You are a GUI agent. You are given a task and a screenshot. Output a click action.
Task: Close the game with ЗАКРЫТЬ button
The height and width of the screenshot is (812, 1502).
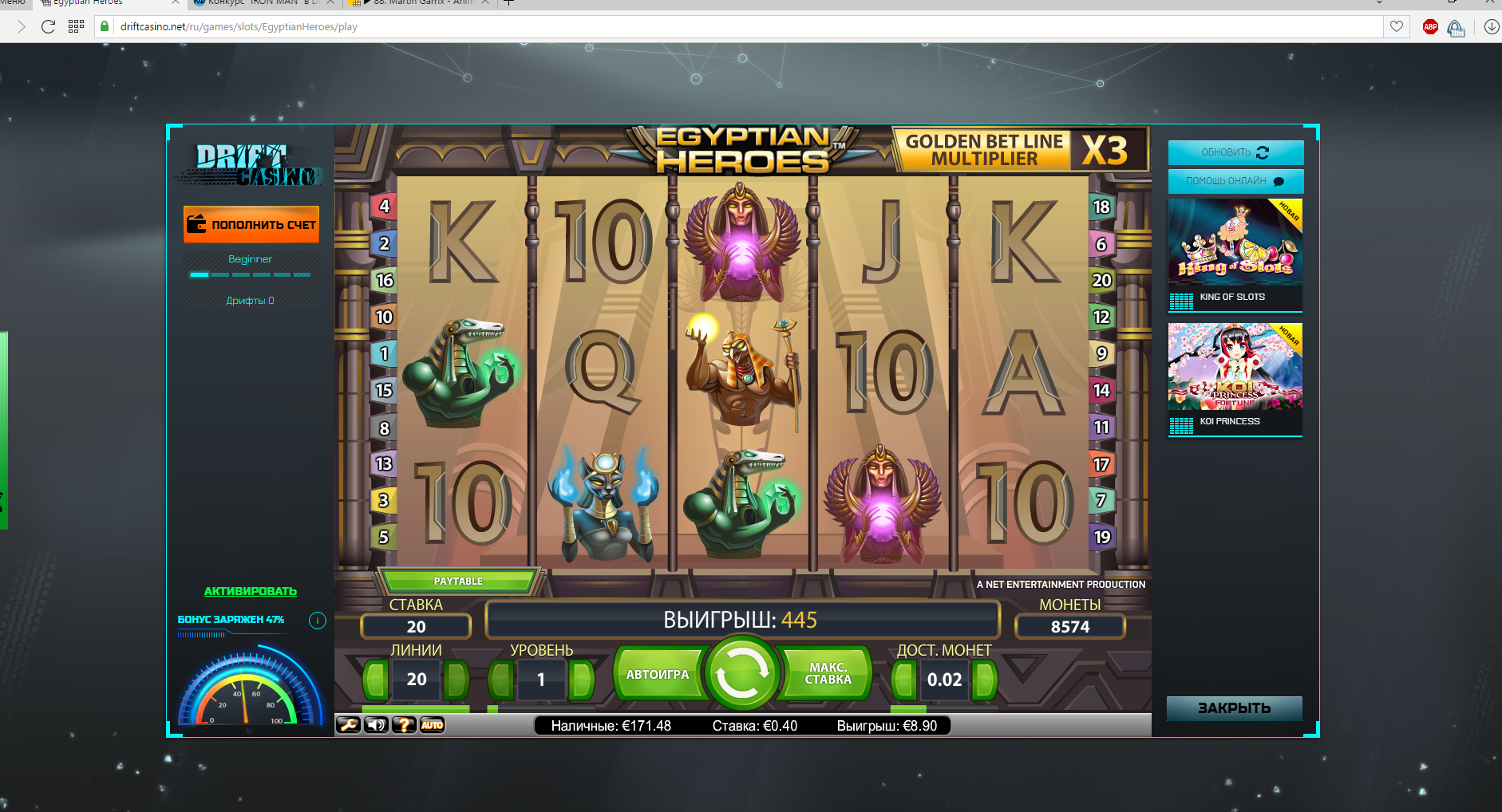[1234, 708]
